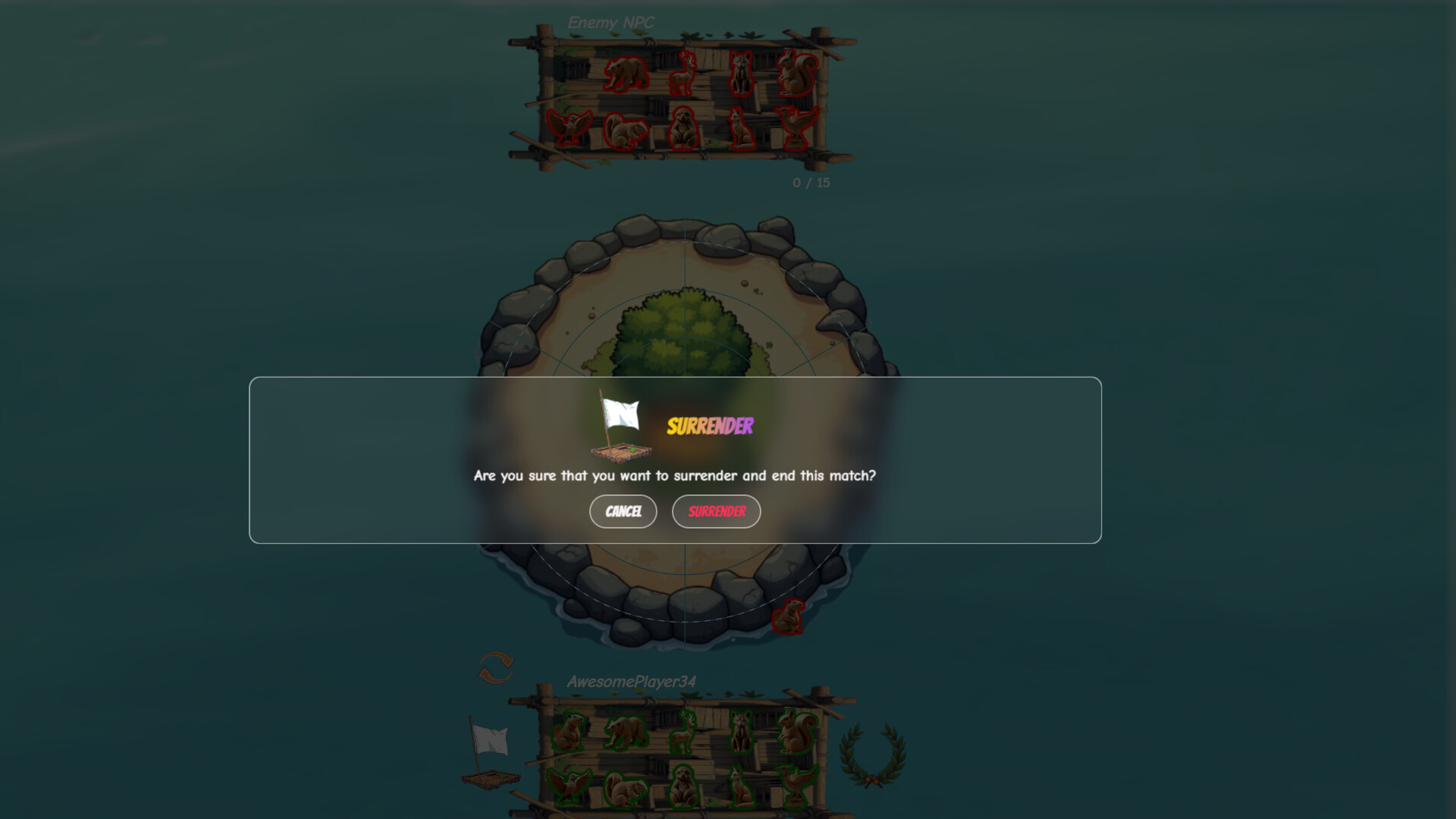Click the squirrel token on the island shore
This screenshot has height=819, width=1456.
(789, 617)
